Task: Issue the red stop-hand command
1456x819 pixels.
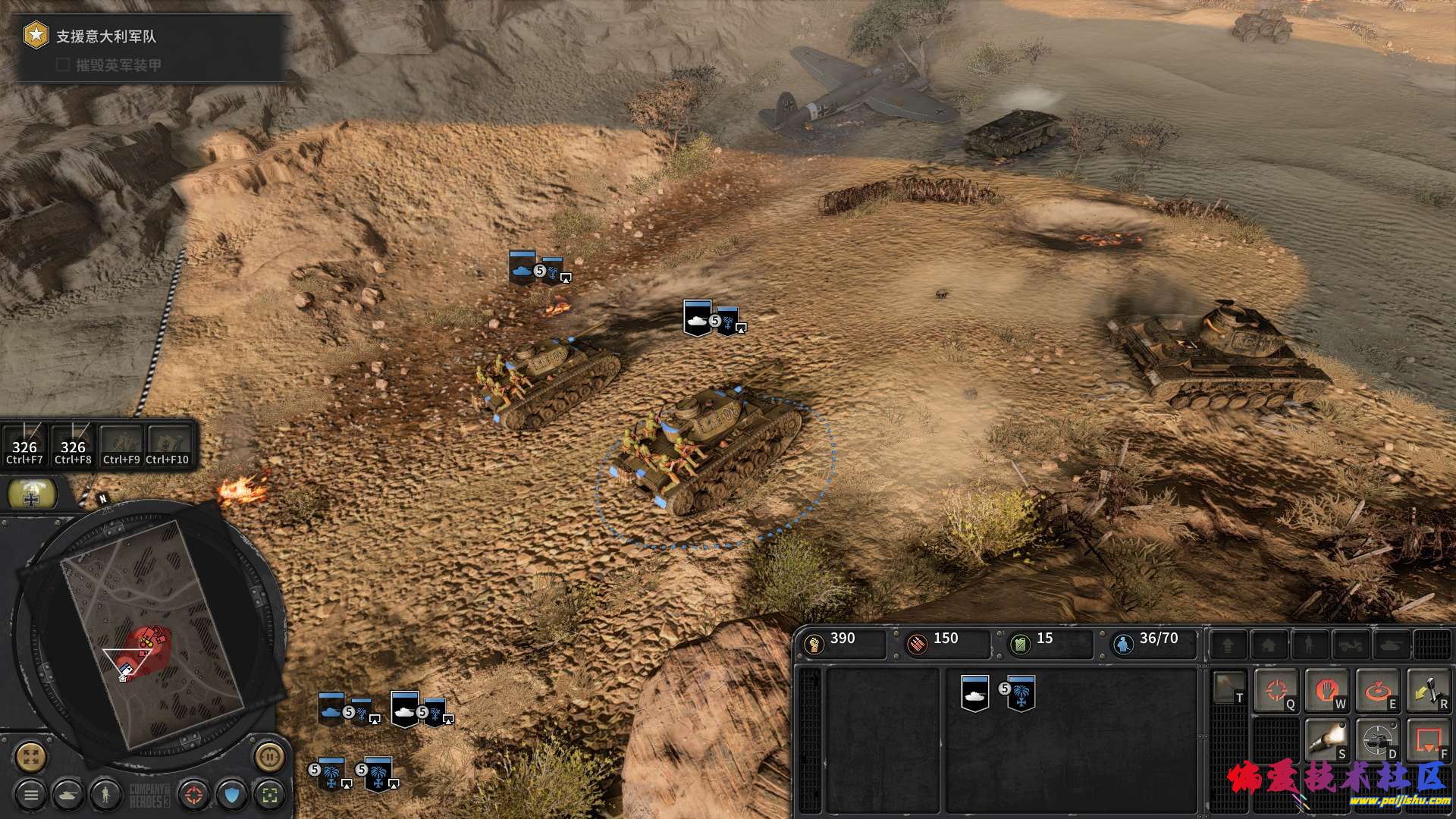Action: click(x=1326, y=690)
